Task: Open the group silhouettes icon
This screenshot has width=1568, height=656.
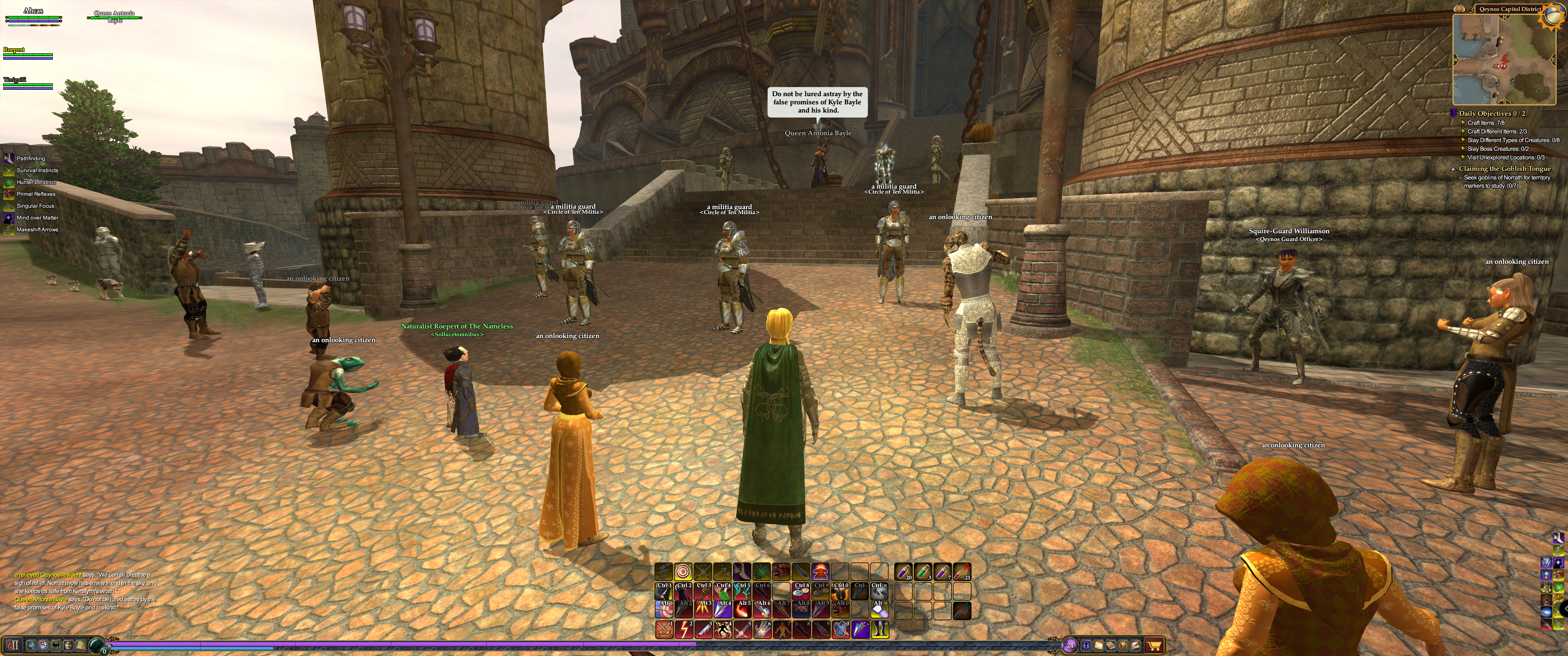Action: [56, 645]
